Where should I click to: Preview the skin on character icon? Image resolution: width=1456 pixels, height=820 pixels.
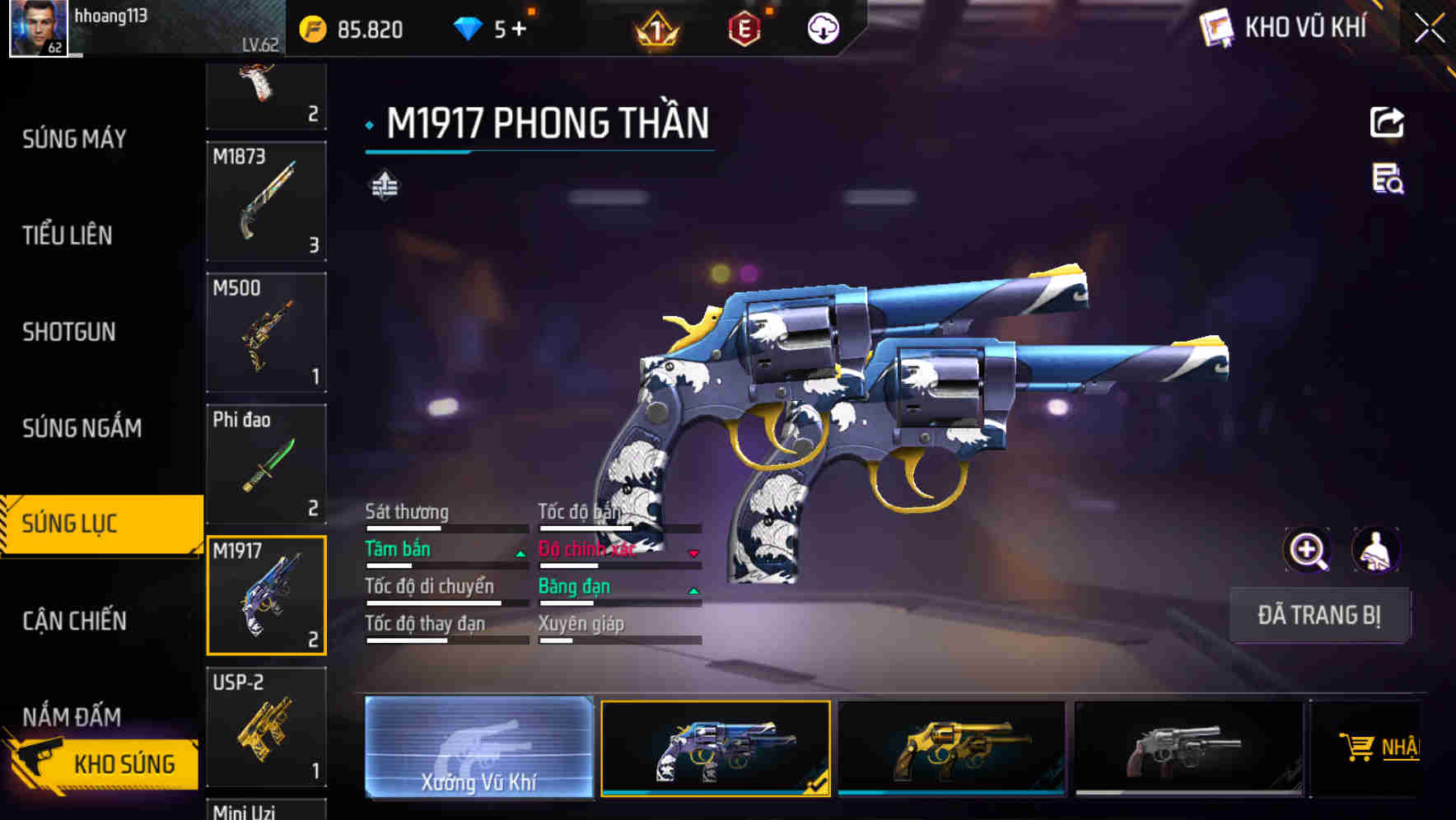1375,550
